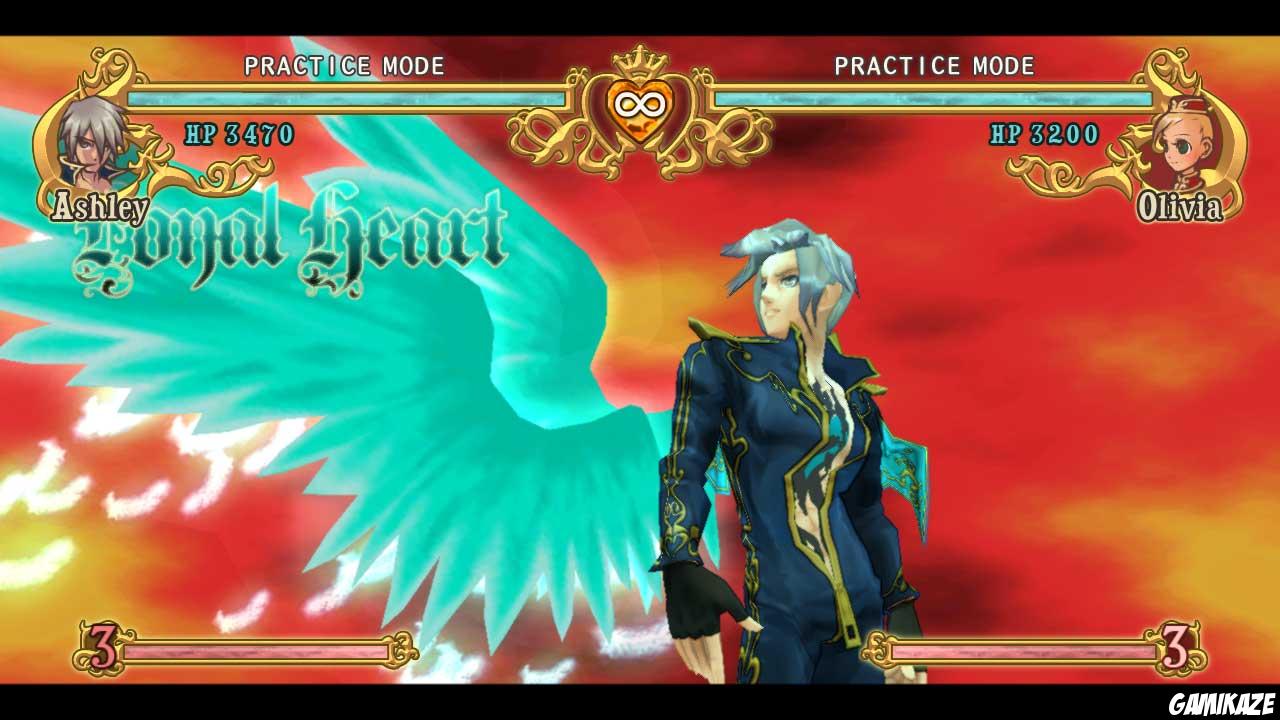Toggle the left Practice Mode indicator
Image resolution: width=1280 pixels, height=720 pixels.
342,67
